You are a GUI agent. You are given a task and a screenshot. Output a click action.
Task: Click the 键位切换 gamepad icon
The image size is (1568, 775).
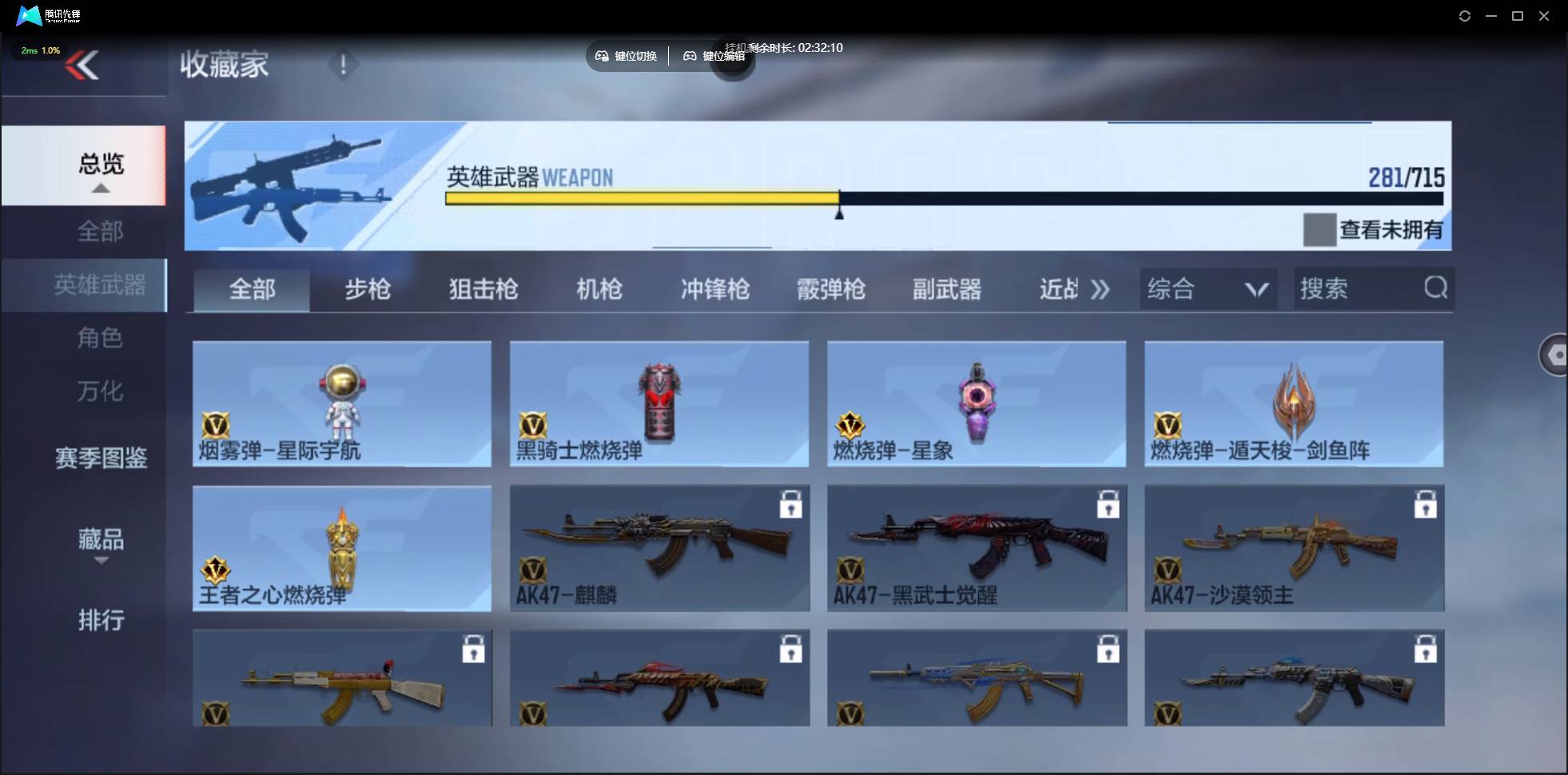coord(603,56)
